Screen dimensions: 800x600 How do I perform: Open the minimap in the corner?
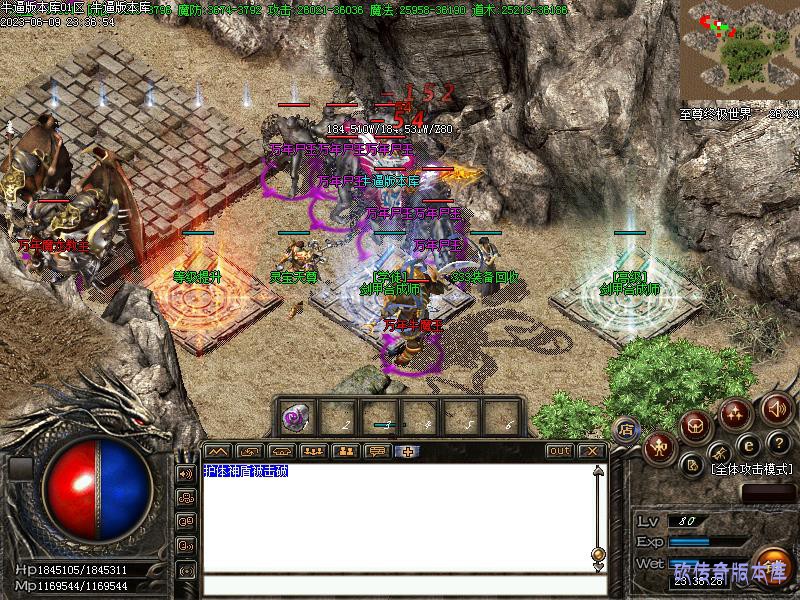click(738, 50)
